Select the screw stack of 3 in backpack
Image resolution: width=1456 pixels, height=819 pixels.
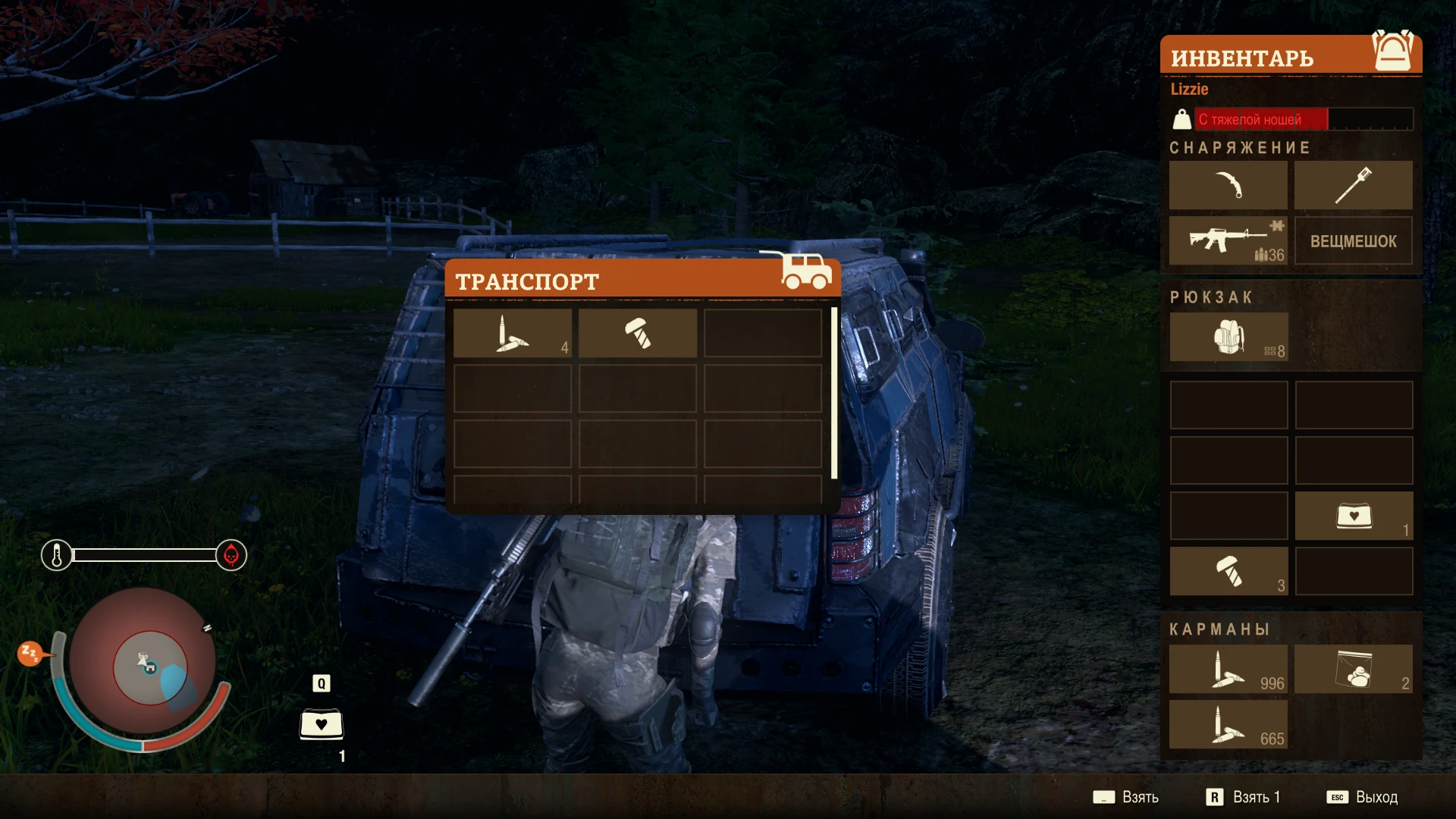(1228, 571)
